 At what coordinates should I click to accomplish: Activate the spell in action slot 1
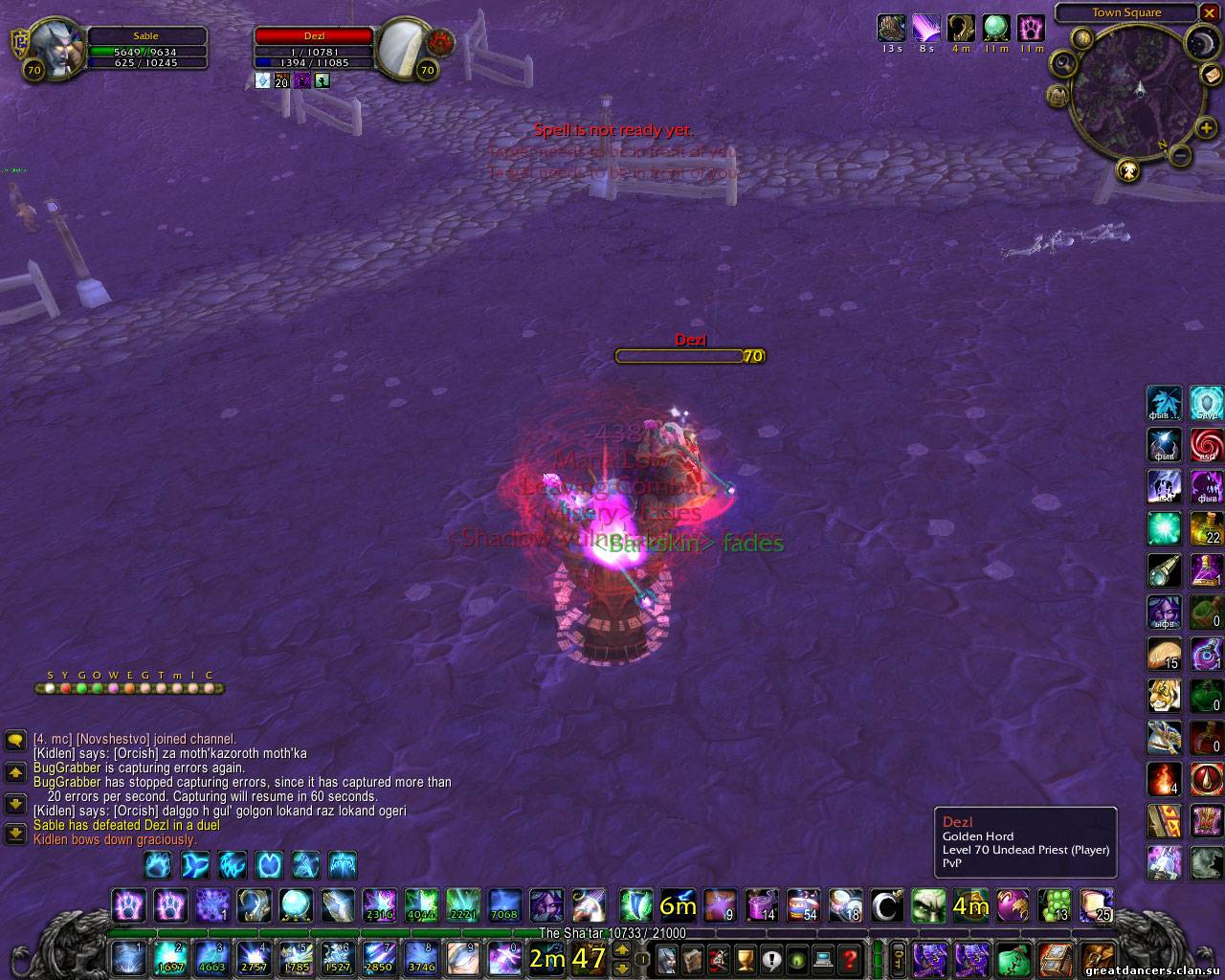tap(127, 958)
